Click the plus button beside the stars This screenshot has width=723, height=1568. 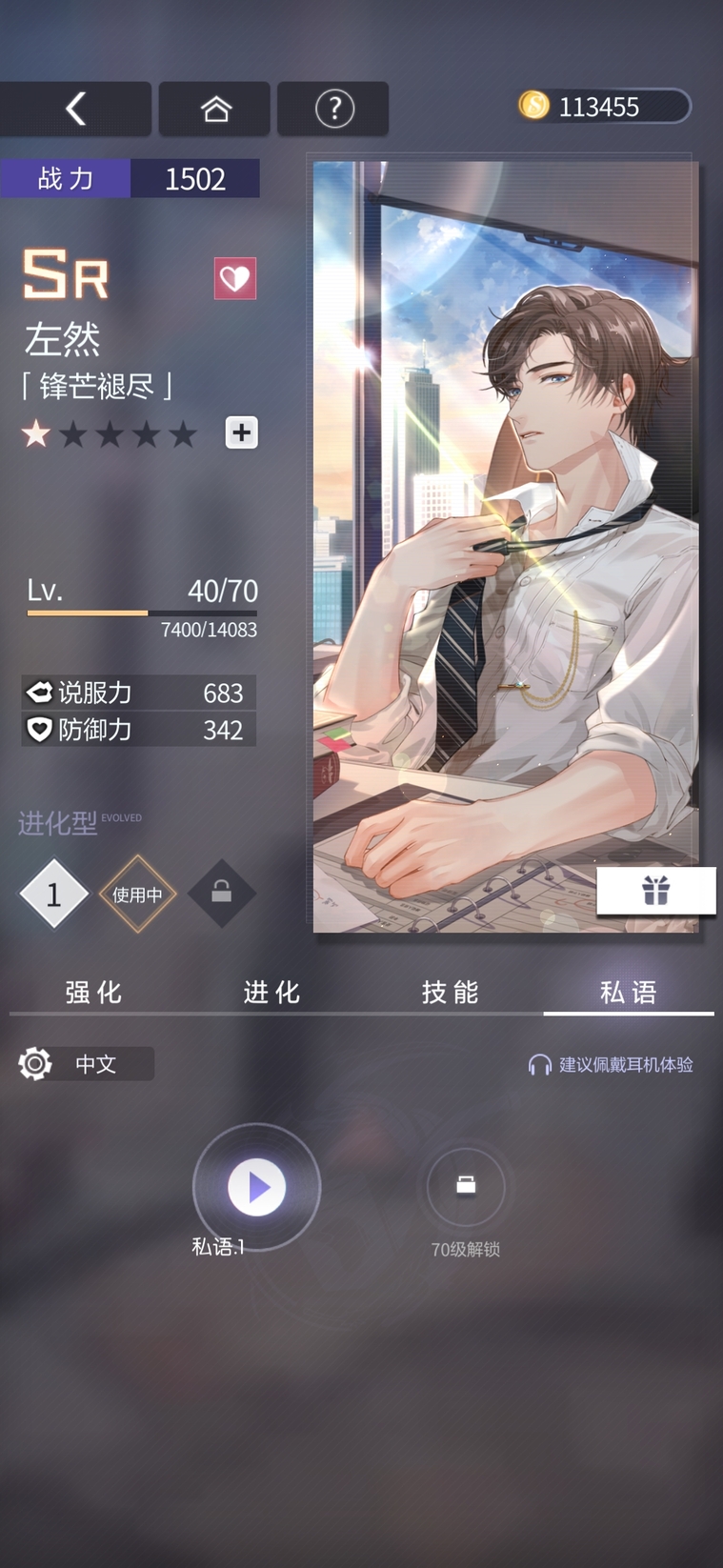(242, 432)
